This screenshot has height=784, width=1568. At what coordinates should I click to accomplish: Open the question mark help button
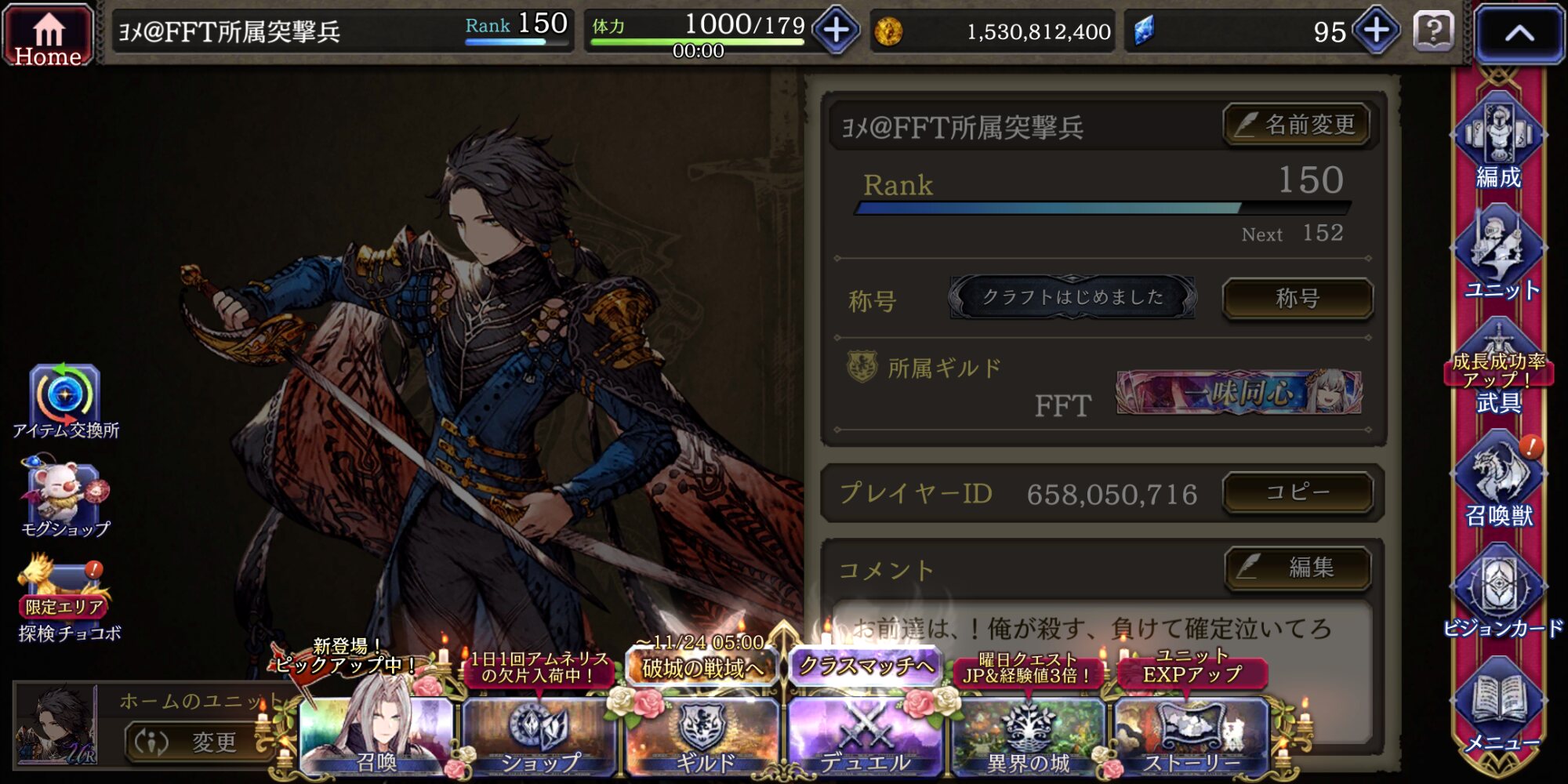click(x=1433, y=32)
